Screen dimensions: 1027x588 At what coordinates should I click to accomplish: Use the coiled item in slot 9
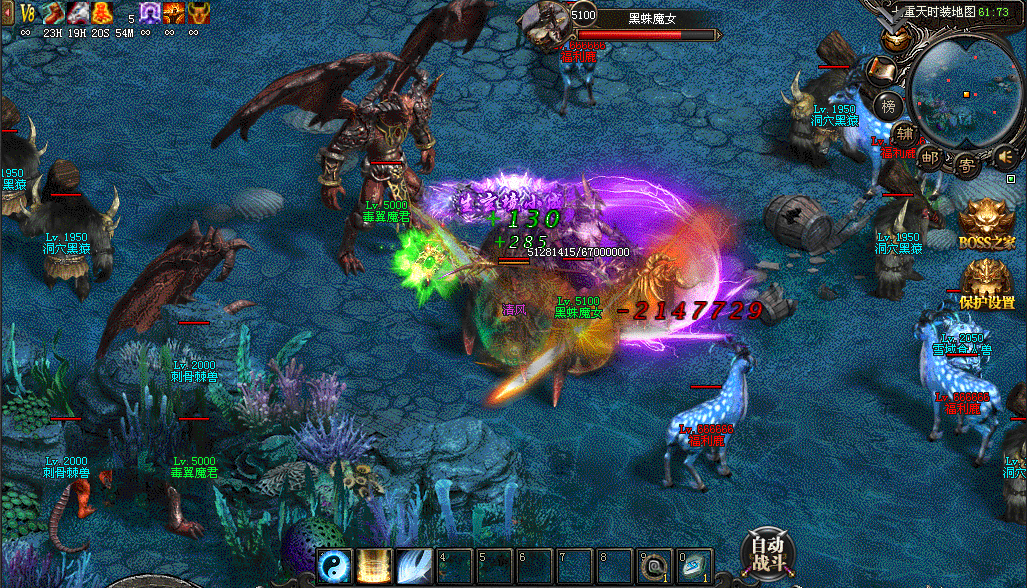(655, 567)
